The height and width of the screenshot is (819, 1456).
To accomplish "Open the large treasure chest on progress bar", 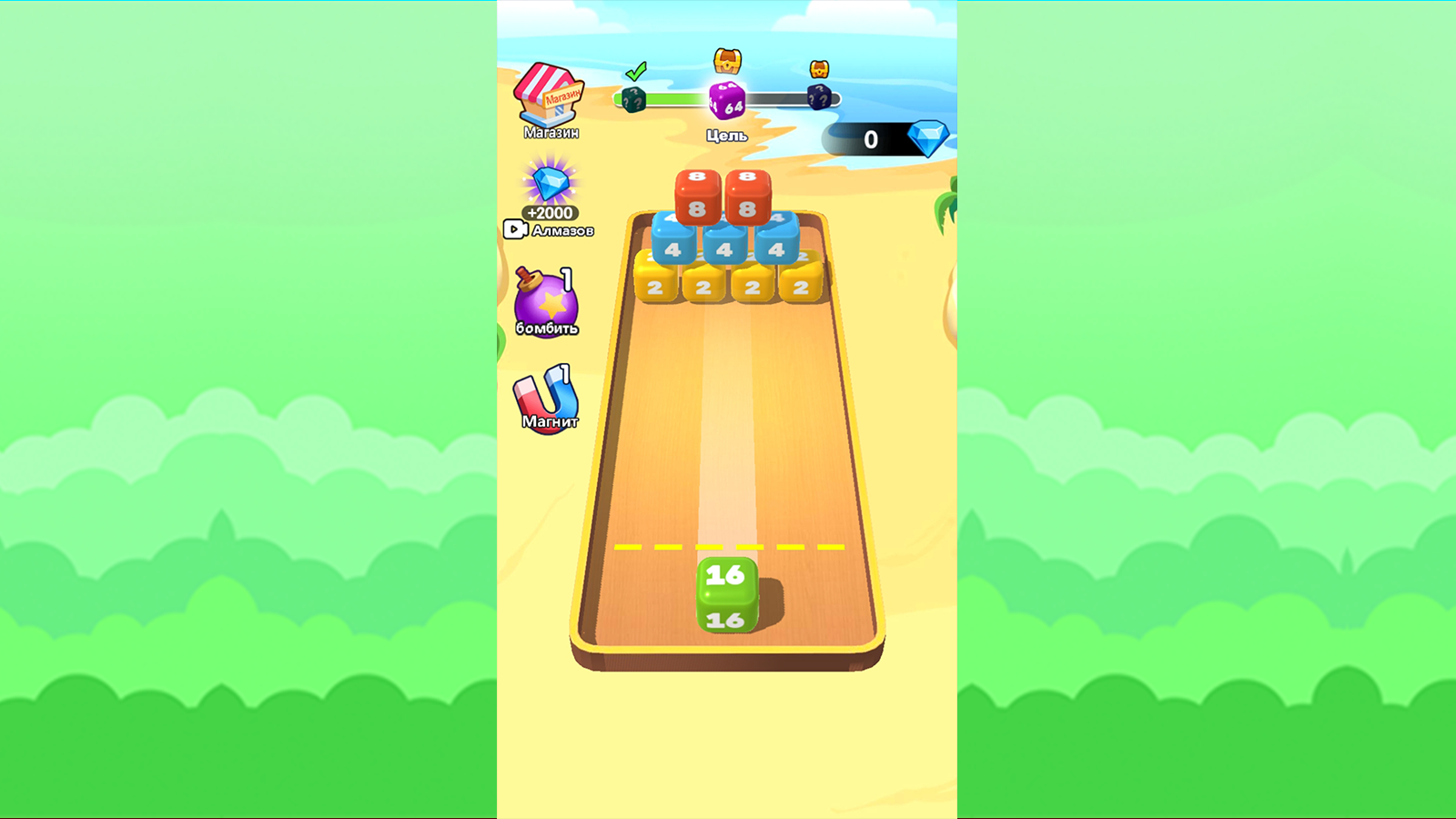I will pyautogui.click(x=726, y=61).
